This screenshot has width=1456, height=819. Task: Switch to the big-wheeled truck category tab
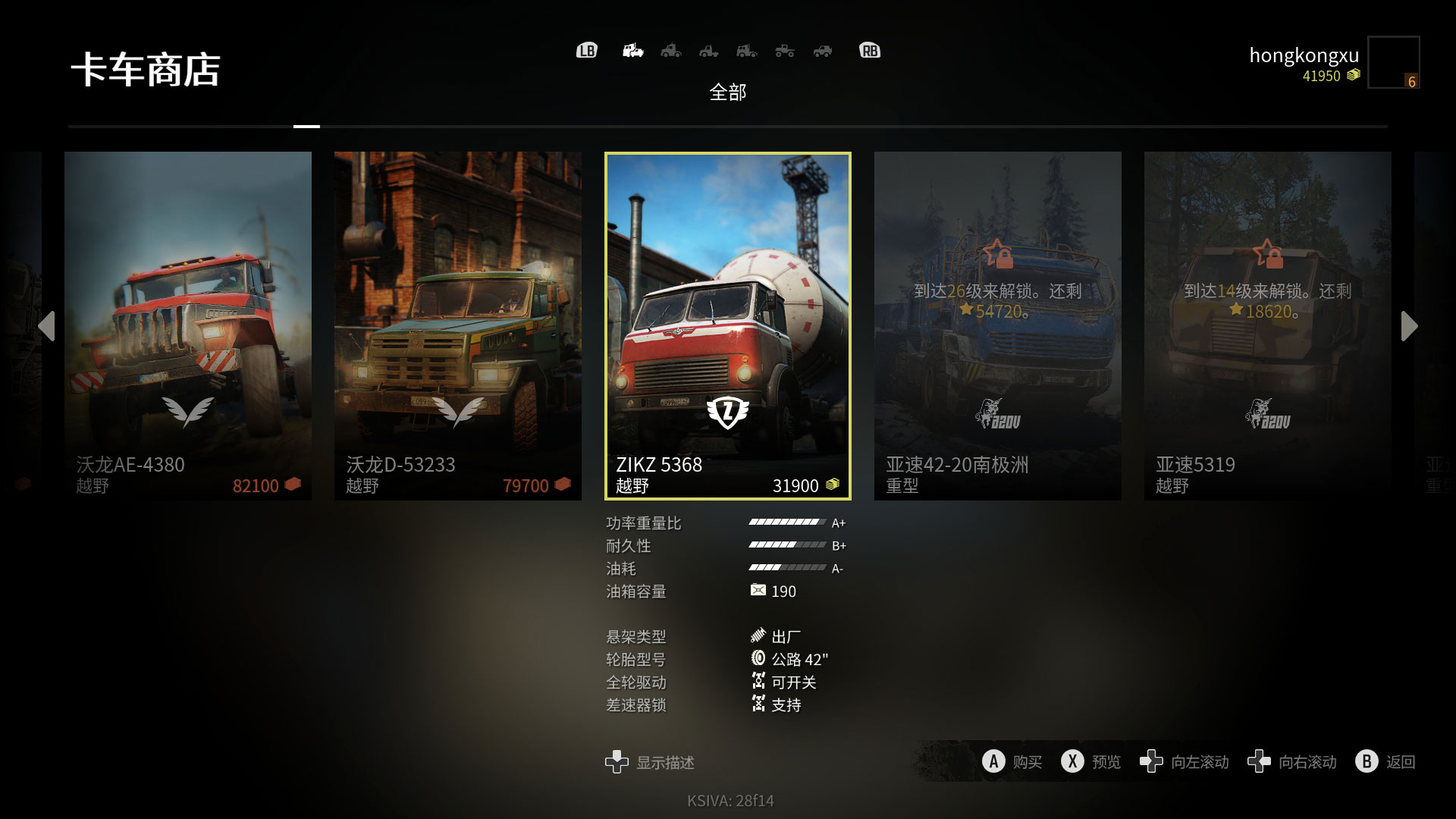coord(785,51)
